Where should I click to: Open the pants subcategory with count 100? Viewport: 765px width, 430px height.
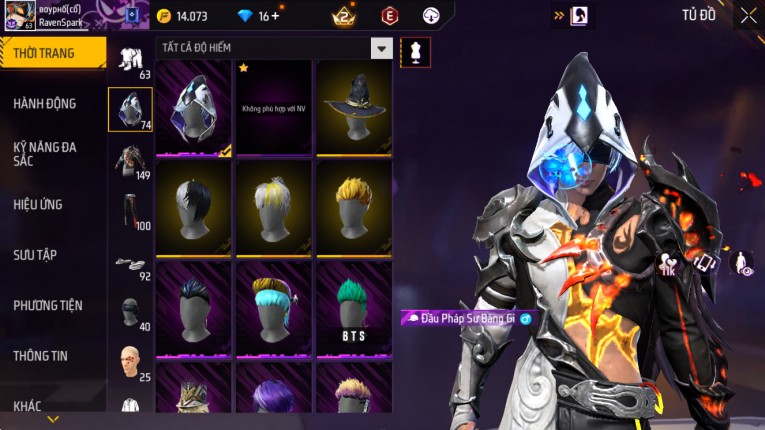pyautogui.click(x=130, y=210)
